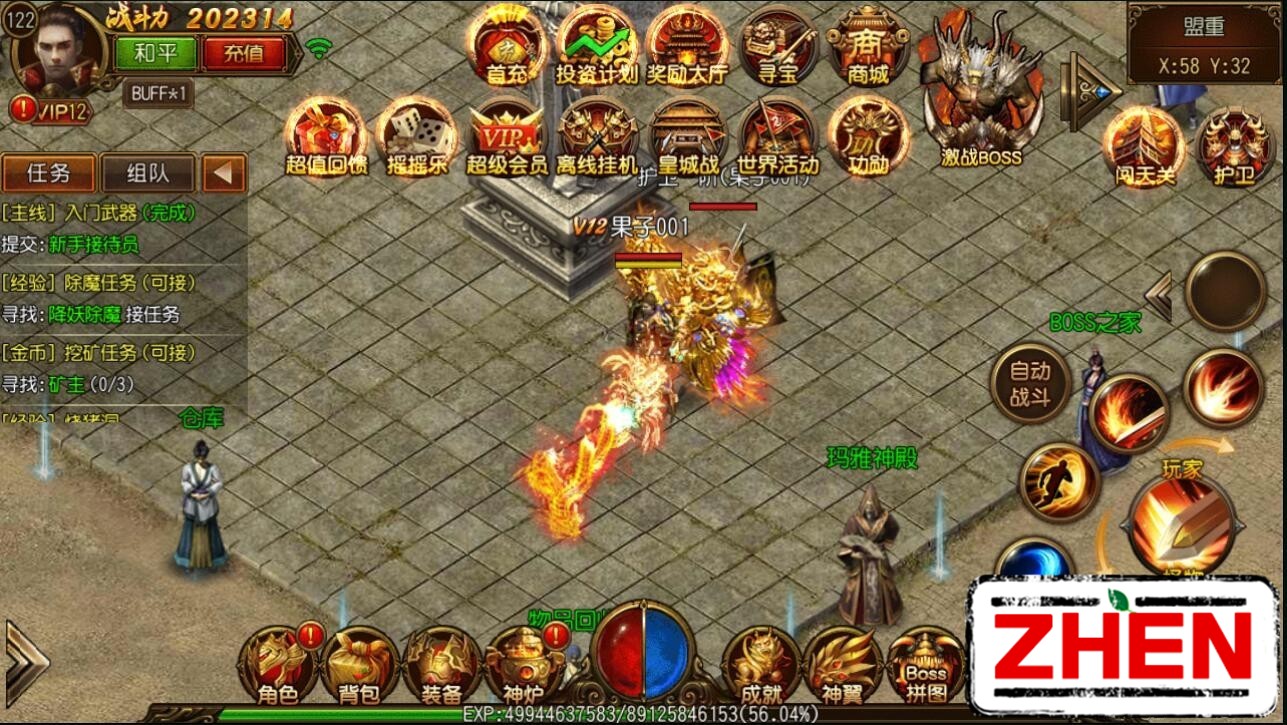Open the 首充 first-recharge icon
Screen dimensions: 1287x725
click(507, 45)
